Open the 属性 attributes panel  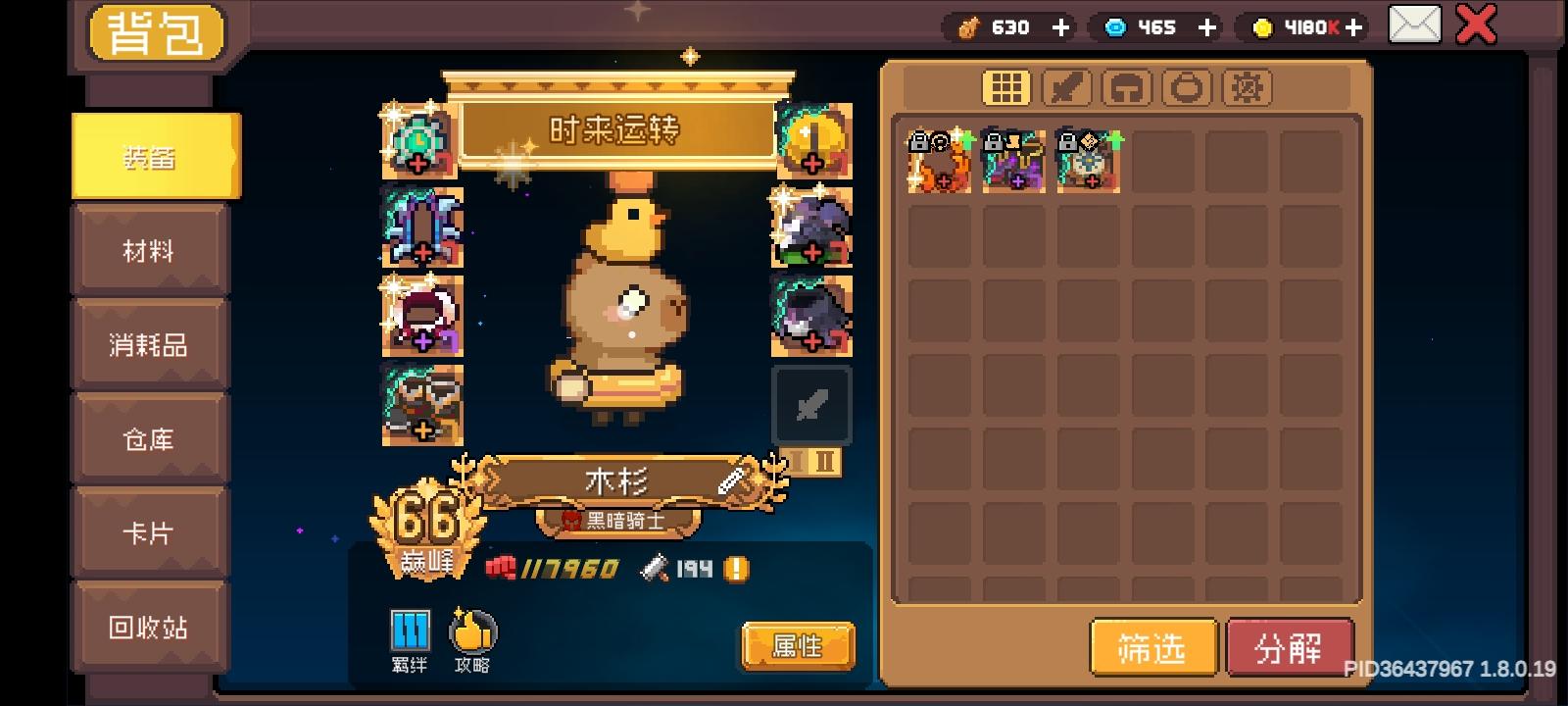coord(798,646)
